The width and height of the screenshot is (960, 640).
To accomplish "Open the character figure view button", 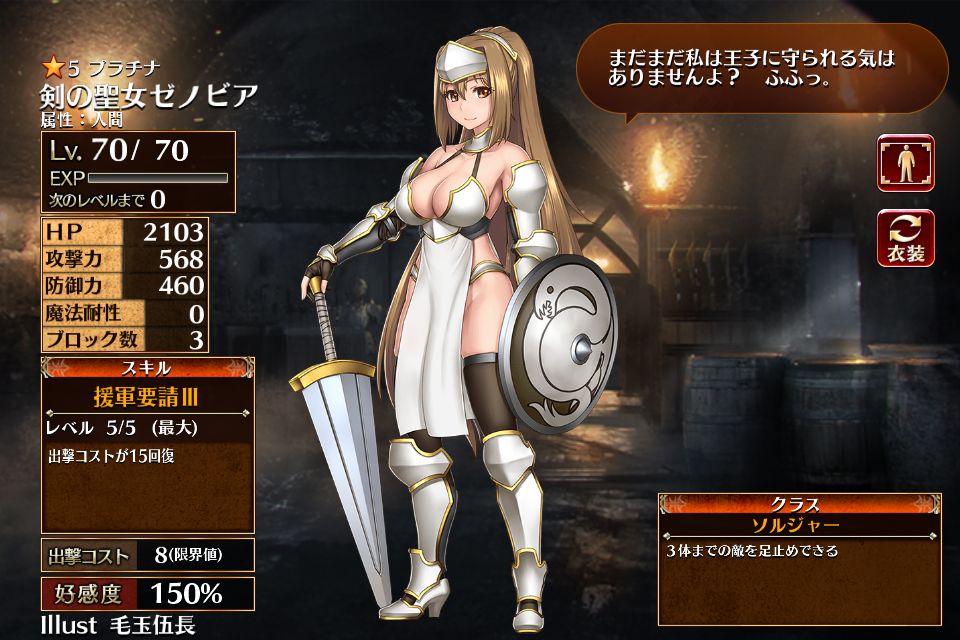I will (x=906, y=163).
